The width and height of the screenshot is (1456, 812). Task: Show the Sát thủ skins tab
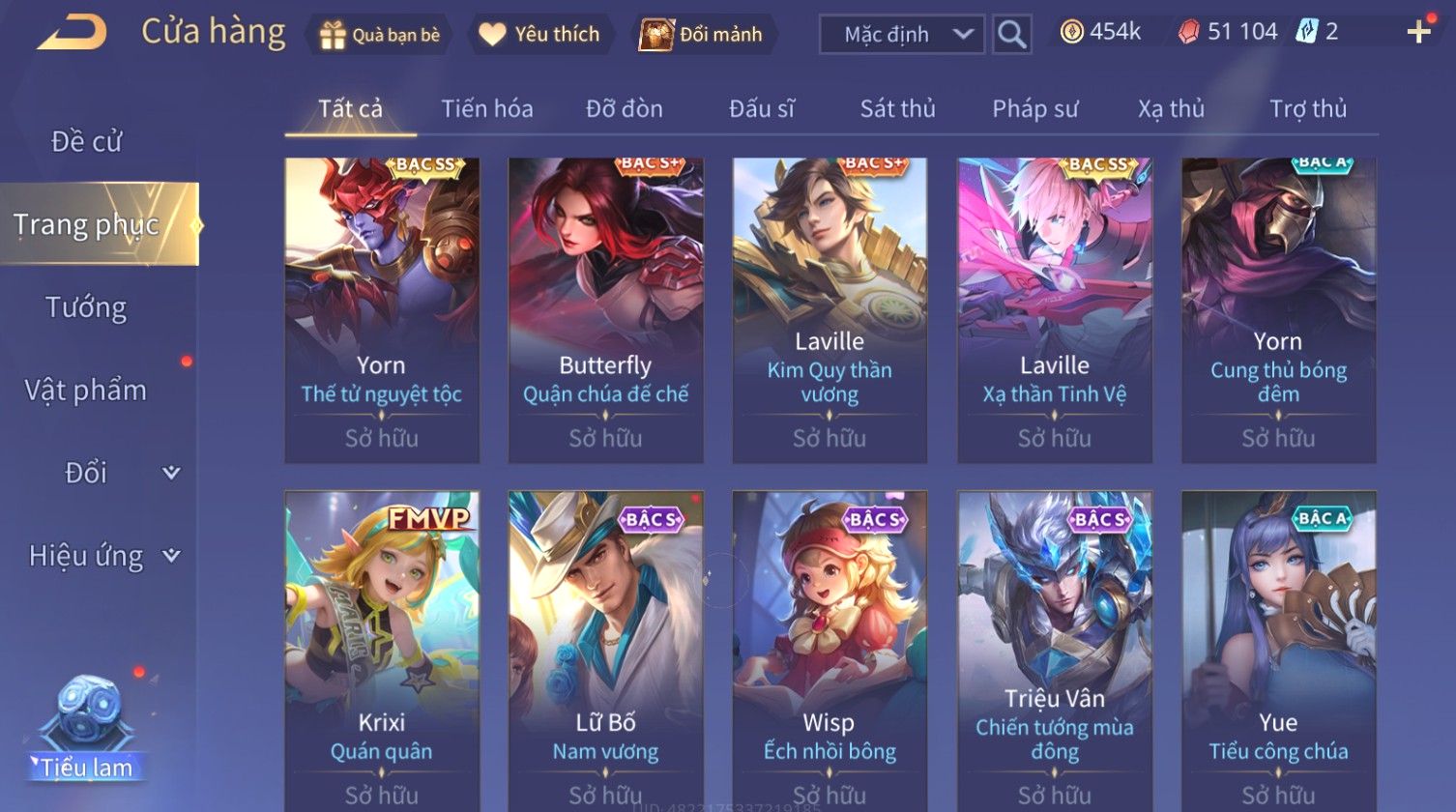click(x=897, y=109)
